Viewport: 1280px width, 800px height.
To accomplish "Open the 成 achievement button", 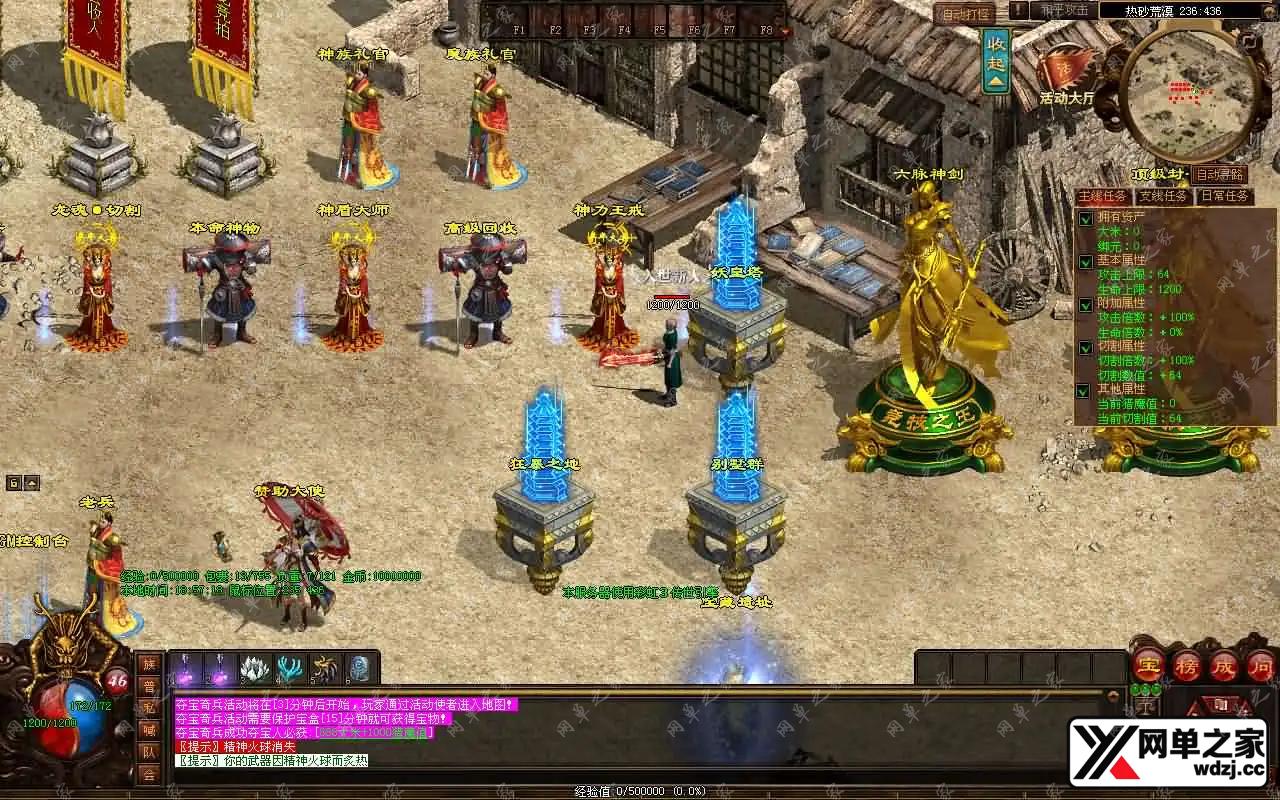I will pos(1225,665).
